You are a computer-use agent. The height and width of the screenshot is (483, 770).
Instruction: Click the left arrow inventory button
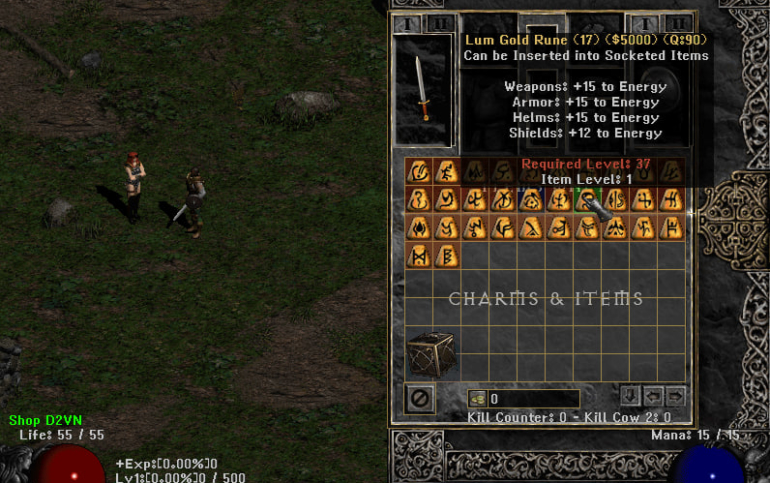(x=653, y=396)
